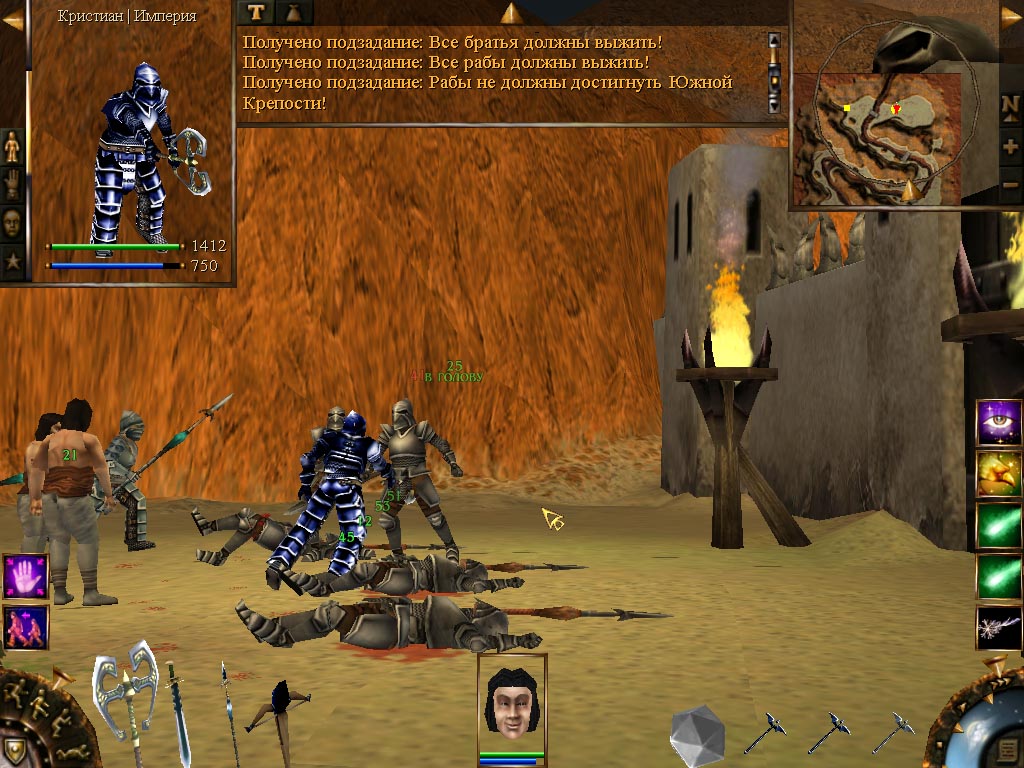Image resolution: width=1024 pixels, height=768 pixels.
Task: Select the two-figures ability icon
Action: 25,627
